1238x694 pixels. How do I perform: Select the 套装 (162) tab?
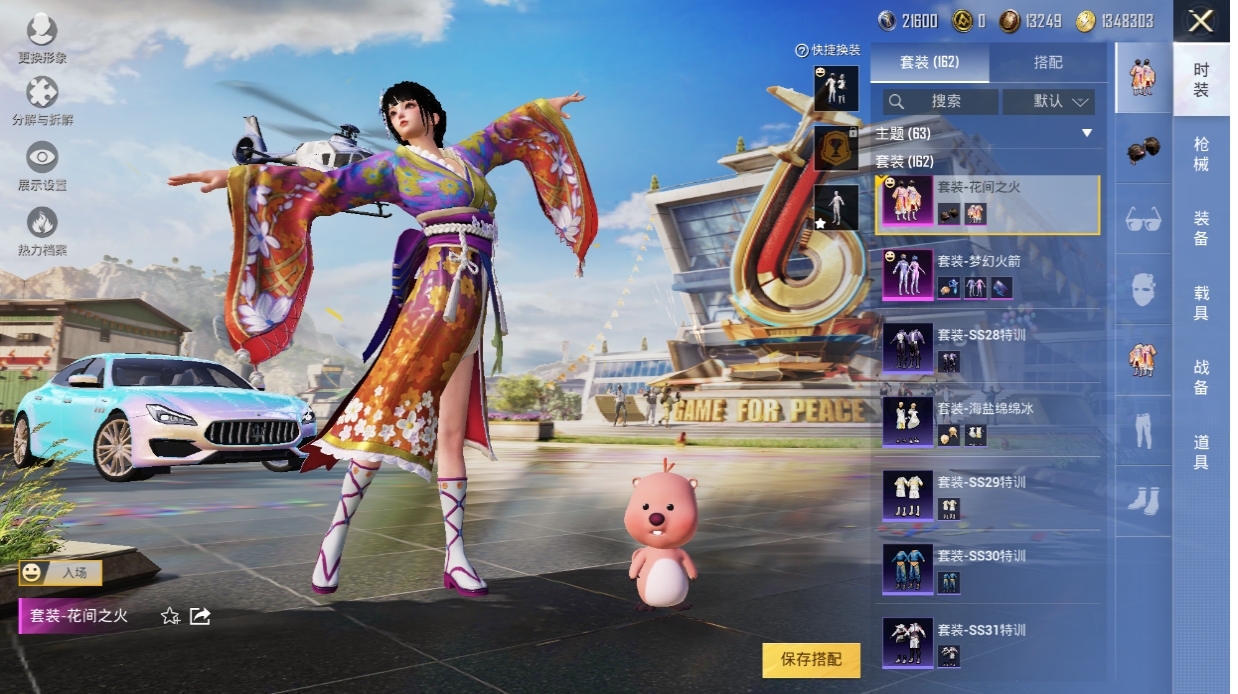[x=929, y=62]
